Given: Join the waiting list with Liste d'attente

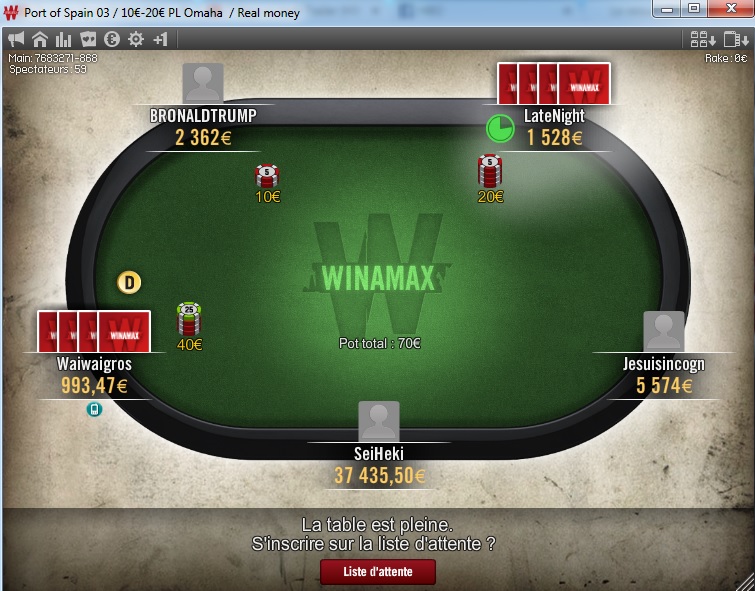Looking at the screenshot, I should coord(378,572).
